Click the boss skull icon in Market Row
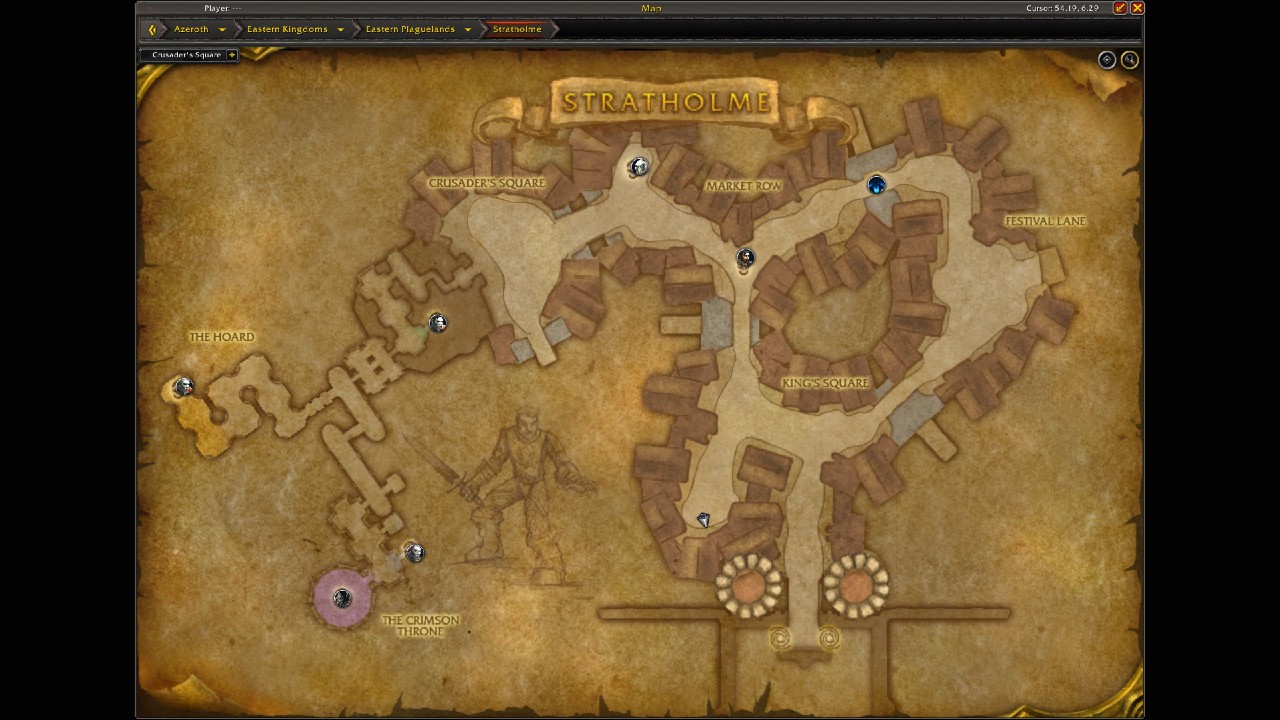 point(745,257)
